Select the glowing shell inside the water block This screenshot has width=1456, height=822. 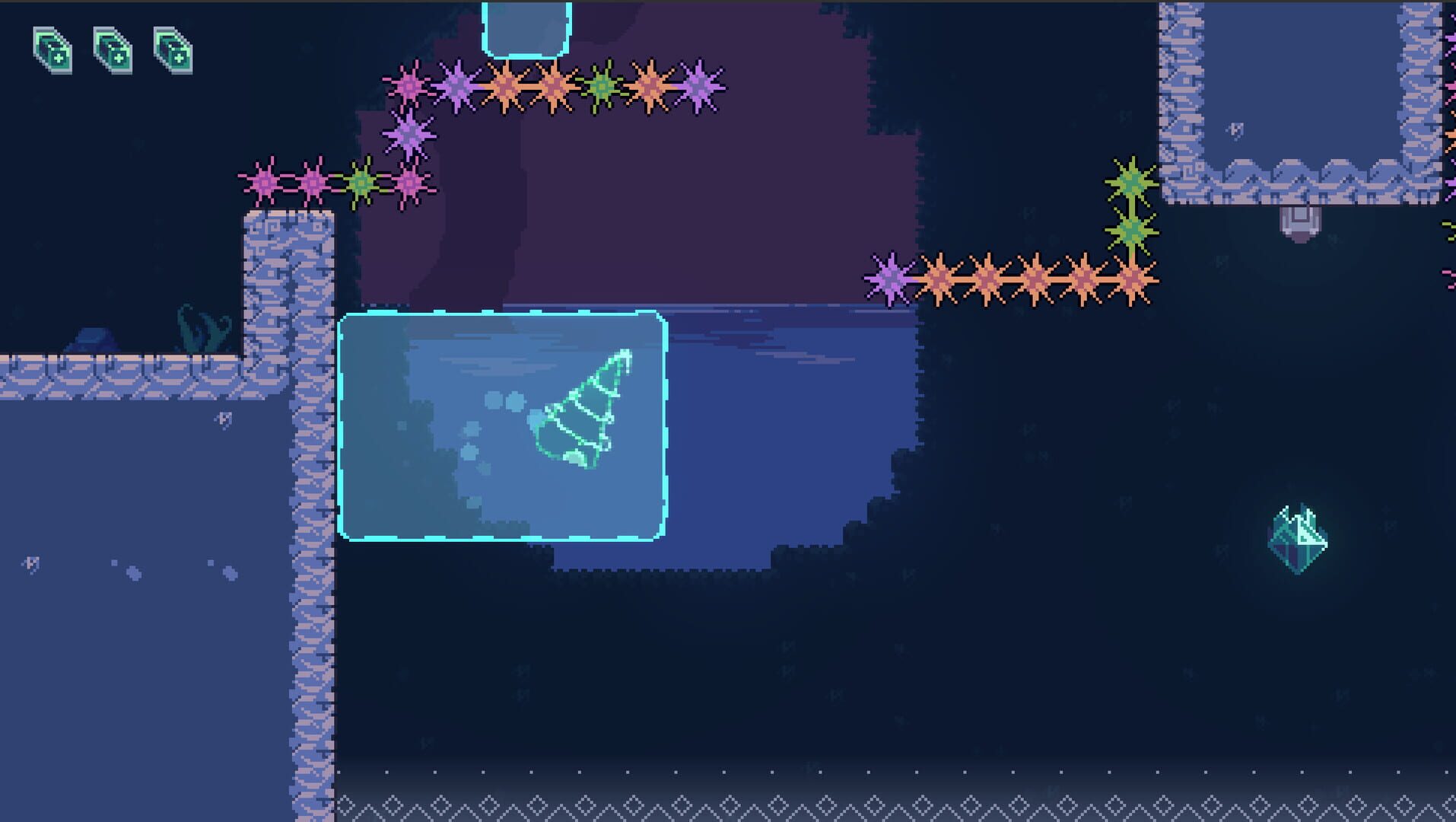(582, 415)
